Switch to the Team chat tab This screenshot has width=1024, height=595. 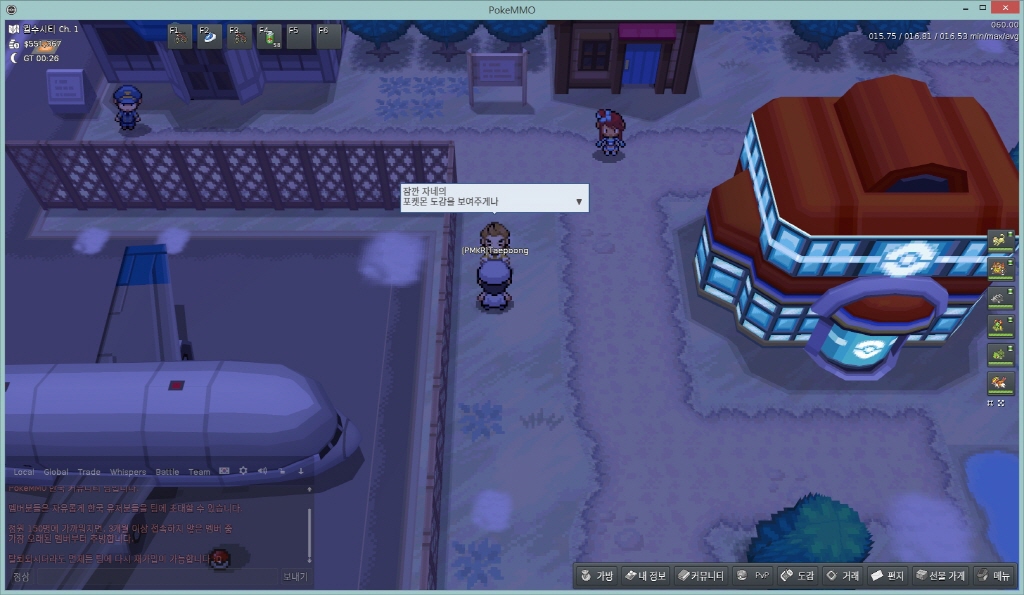point(199,472)
